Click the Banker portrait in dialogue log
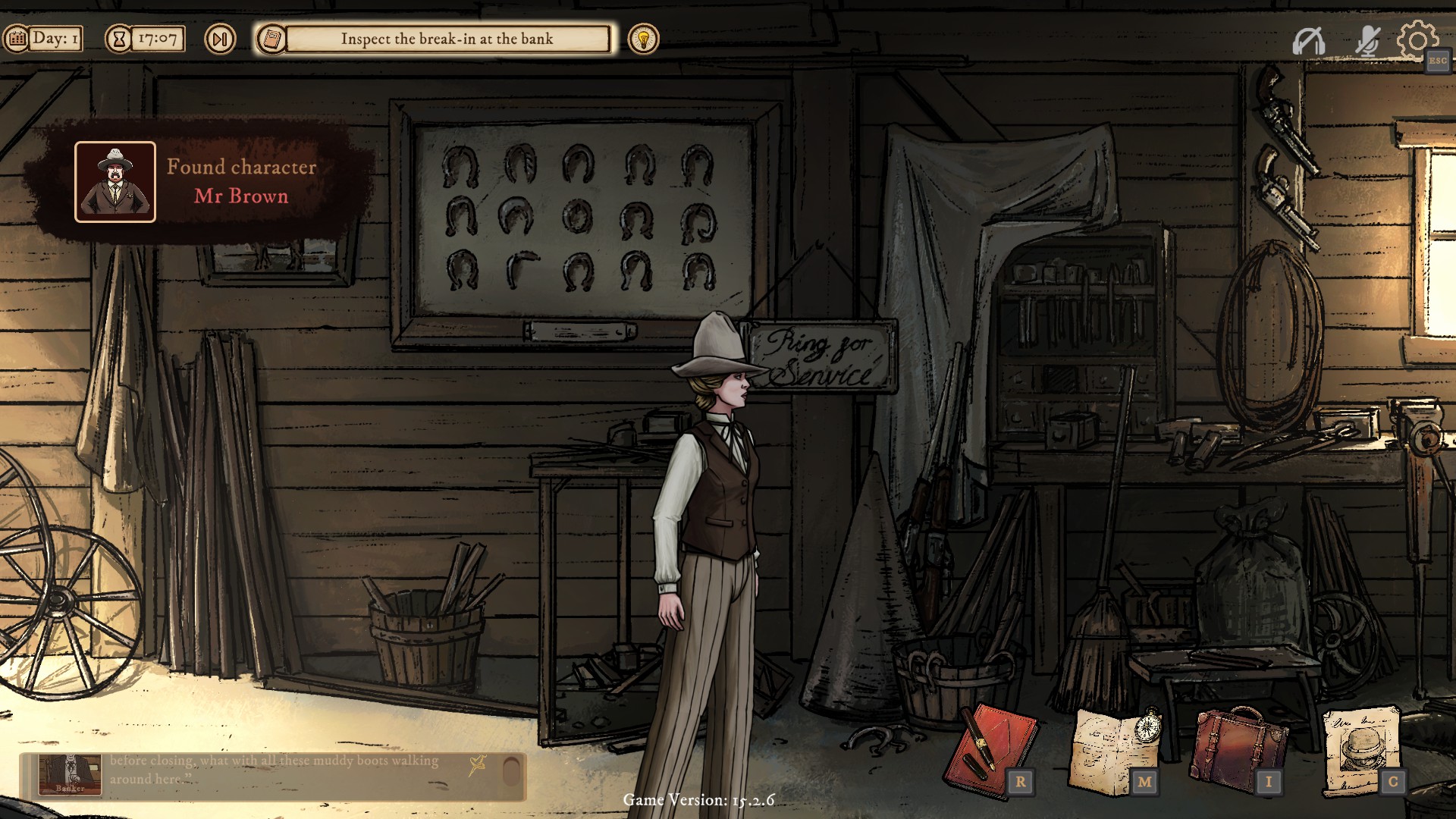 70,774
